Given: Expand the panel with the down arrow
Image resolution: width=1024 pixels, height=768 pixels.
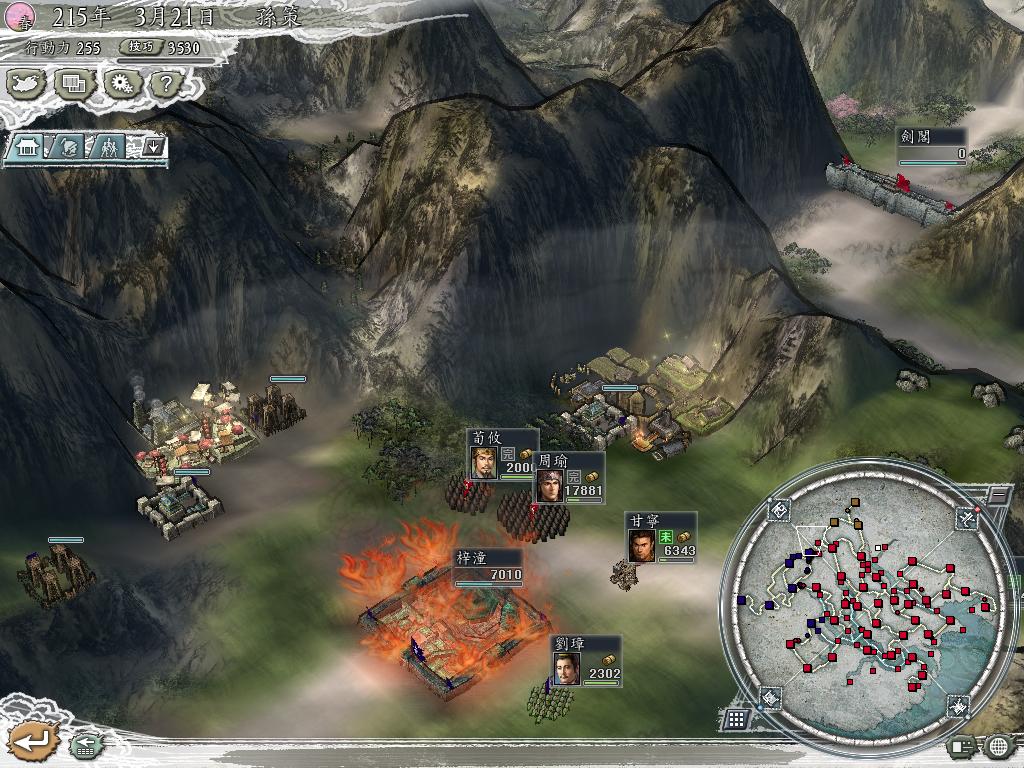Looking at the screenshot, I should pyautogui.click(x=153, y=147).
